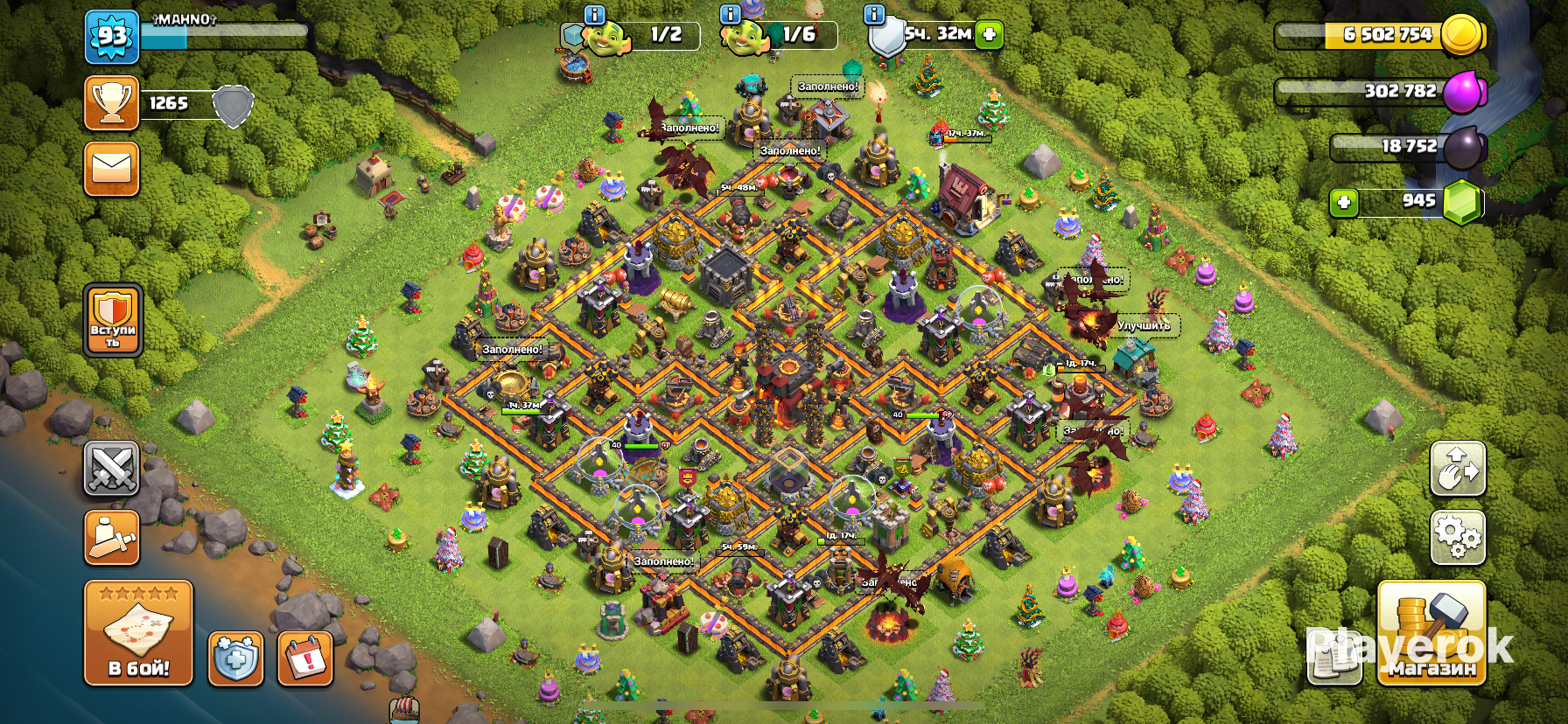This screenshot has width=1568, height=724.
Task: Show builder info for the 1/6 counter
Action: (730, 14)
